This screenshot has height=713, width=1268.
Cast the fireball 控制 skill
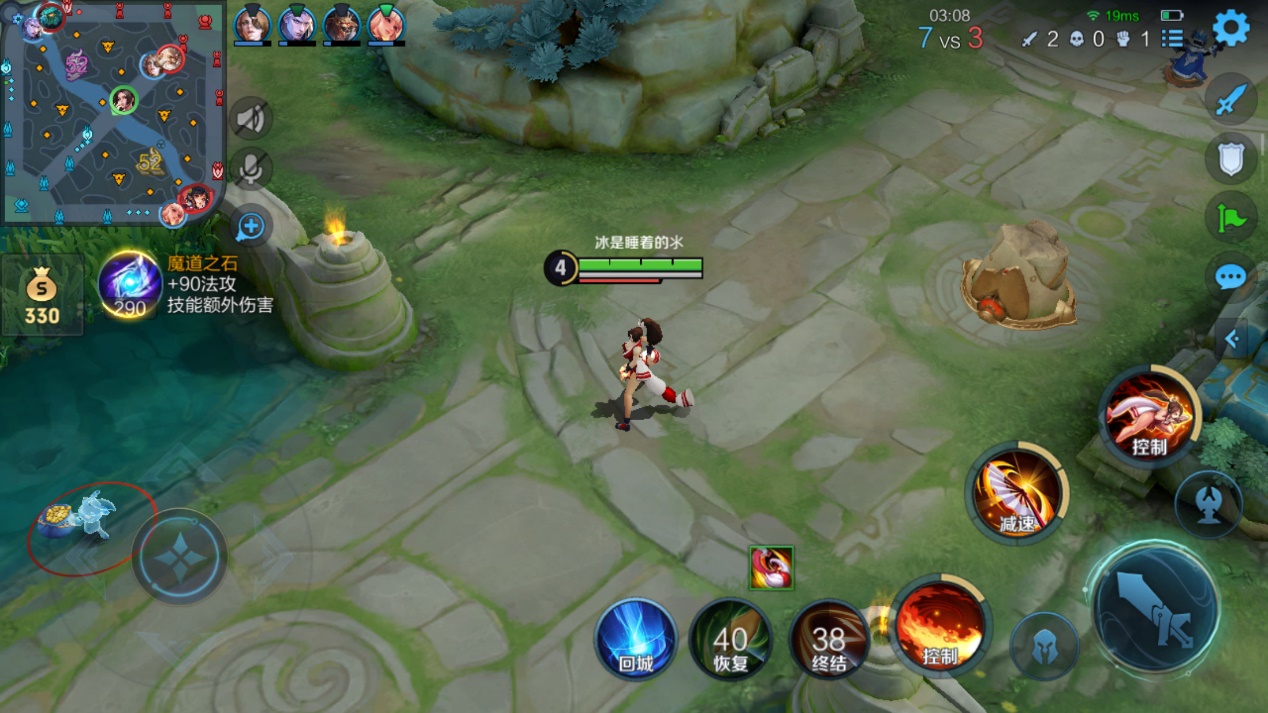(938, 626)
